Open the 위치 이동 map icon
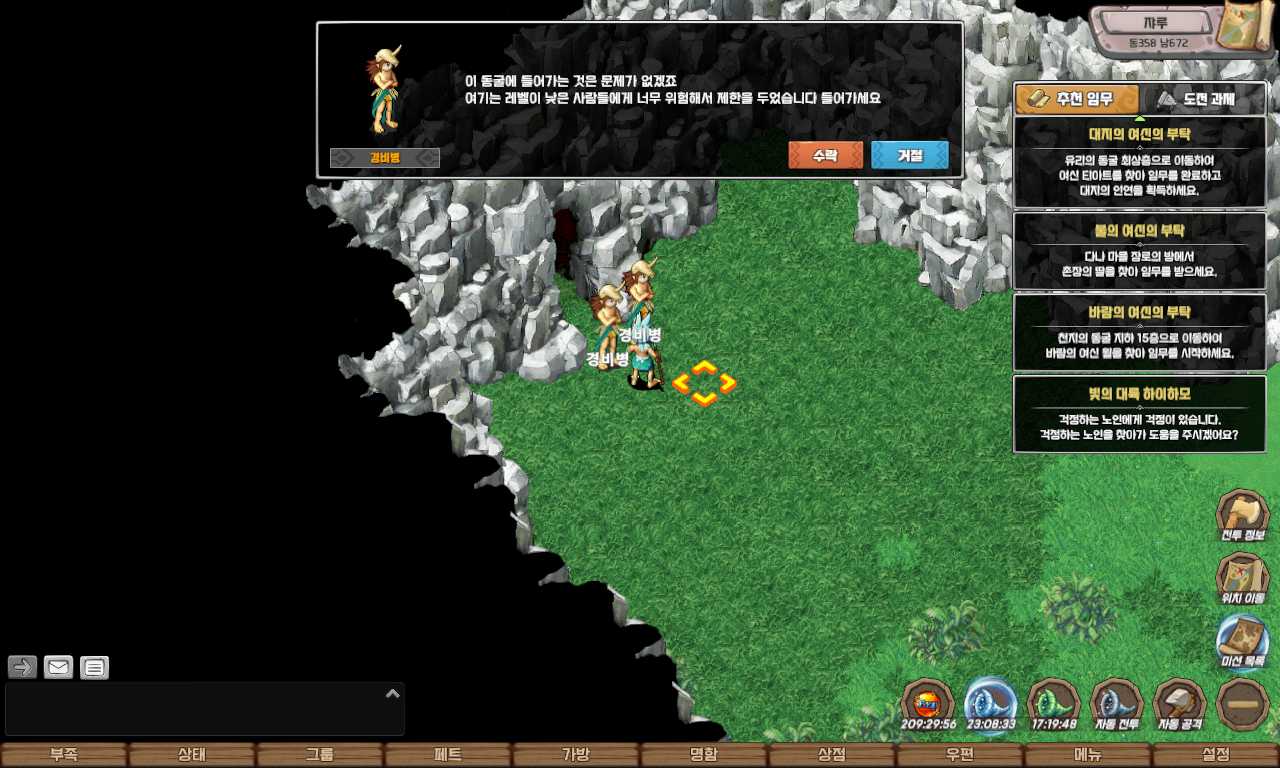Image resolution: width=1280 pixels, height=768 pixels. pos(1241,578)
